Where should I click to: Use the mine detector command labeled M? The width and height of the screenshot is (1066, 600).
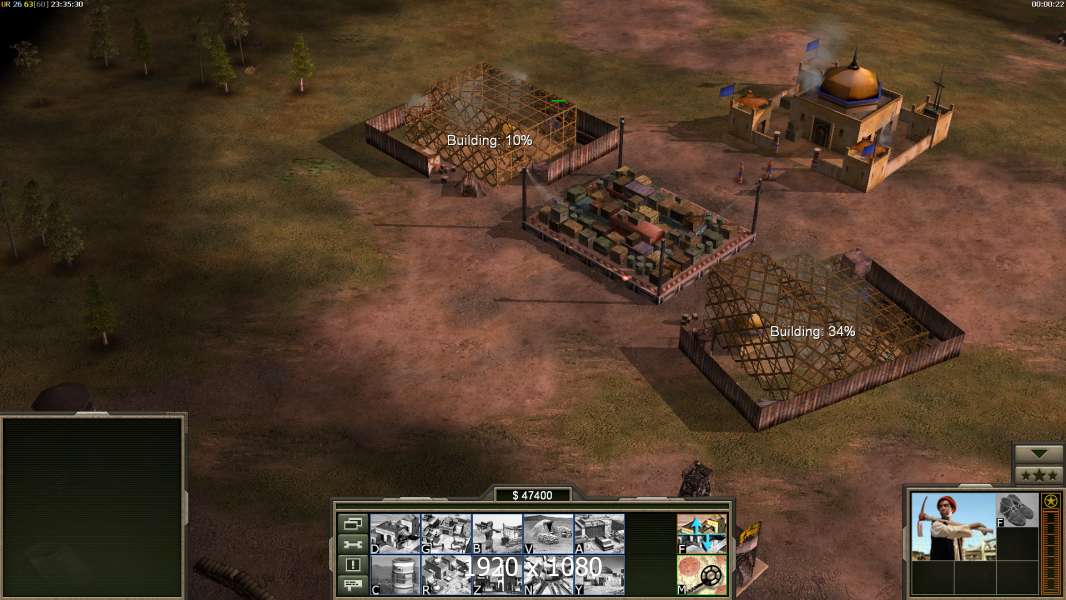click(x=702, y=575)
